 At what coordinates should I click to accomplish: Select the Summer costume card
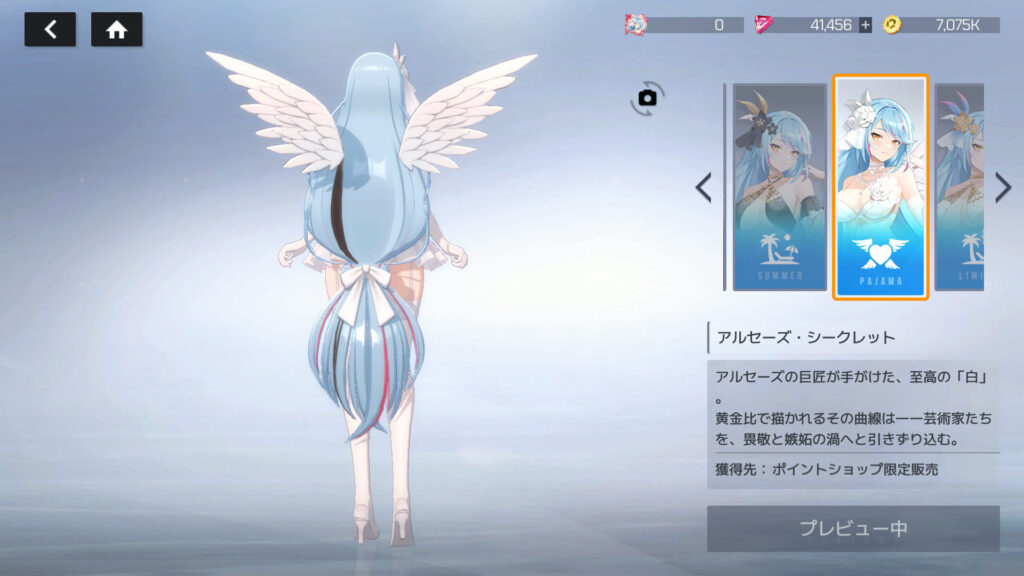[779, 187]
